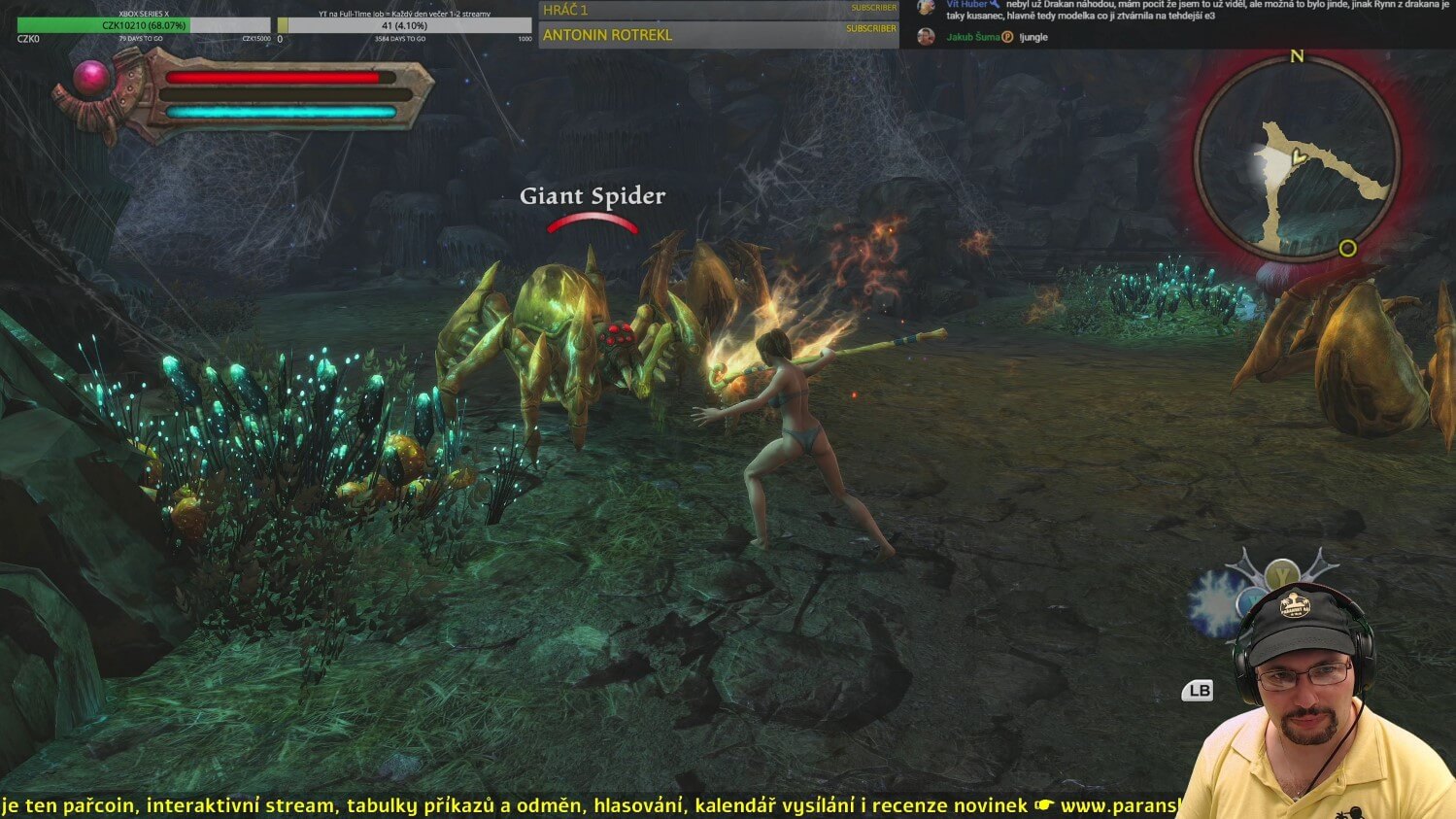Select the yellow ring objective marker on minimap

[1347, 249]
